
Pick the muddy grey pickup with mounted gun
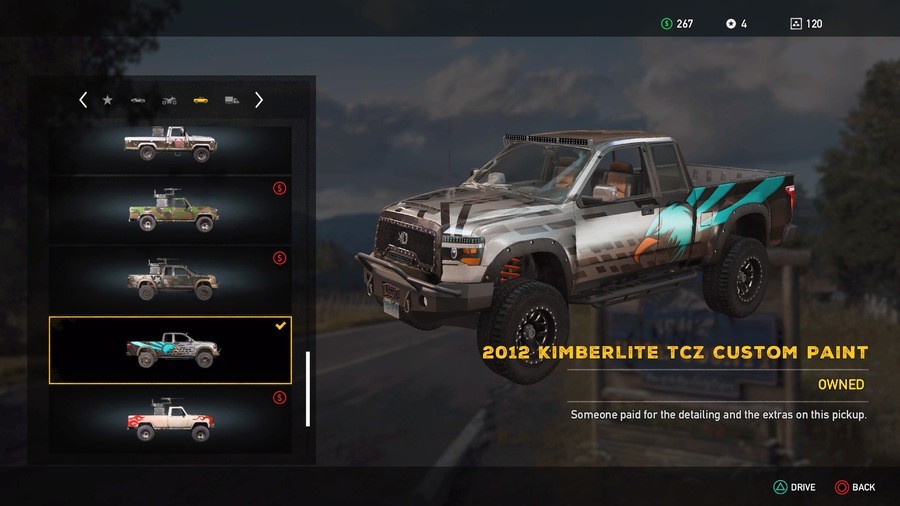(170, 280)
